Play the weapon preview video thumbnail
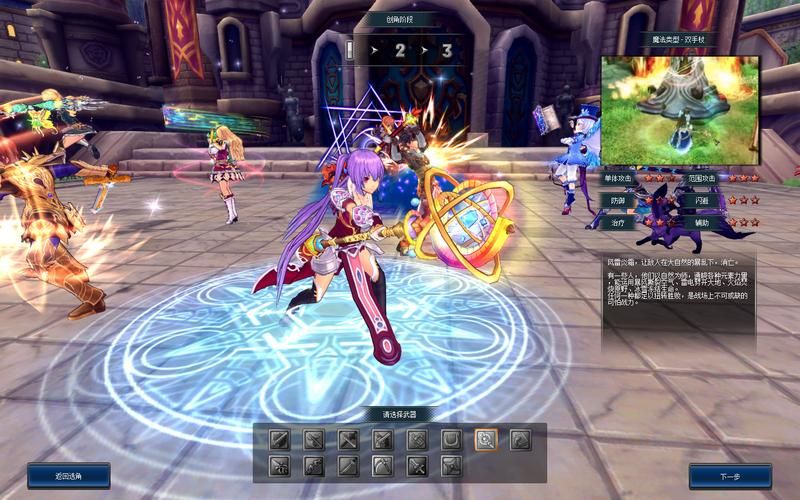The width and height of the screenshot is (800, 500). click(x=680, y=111)
